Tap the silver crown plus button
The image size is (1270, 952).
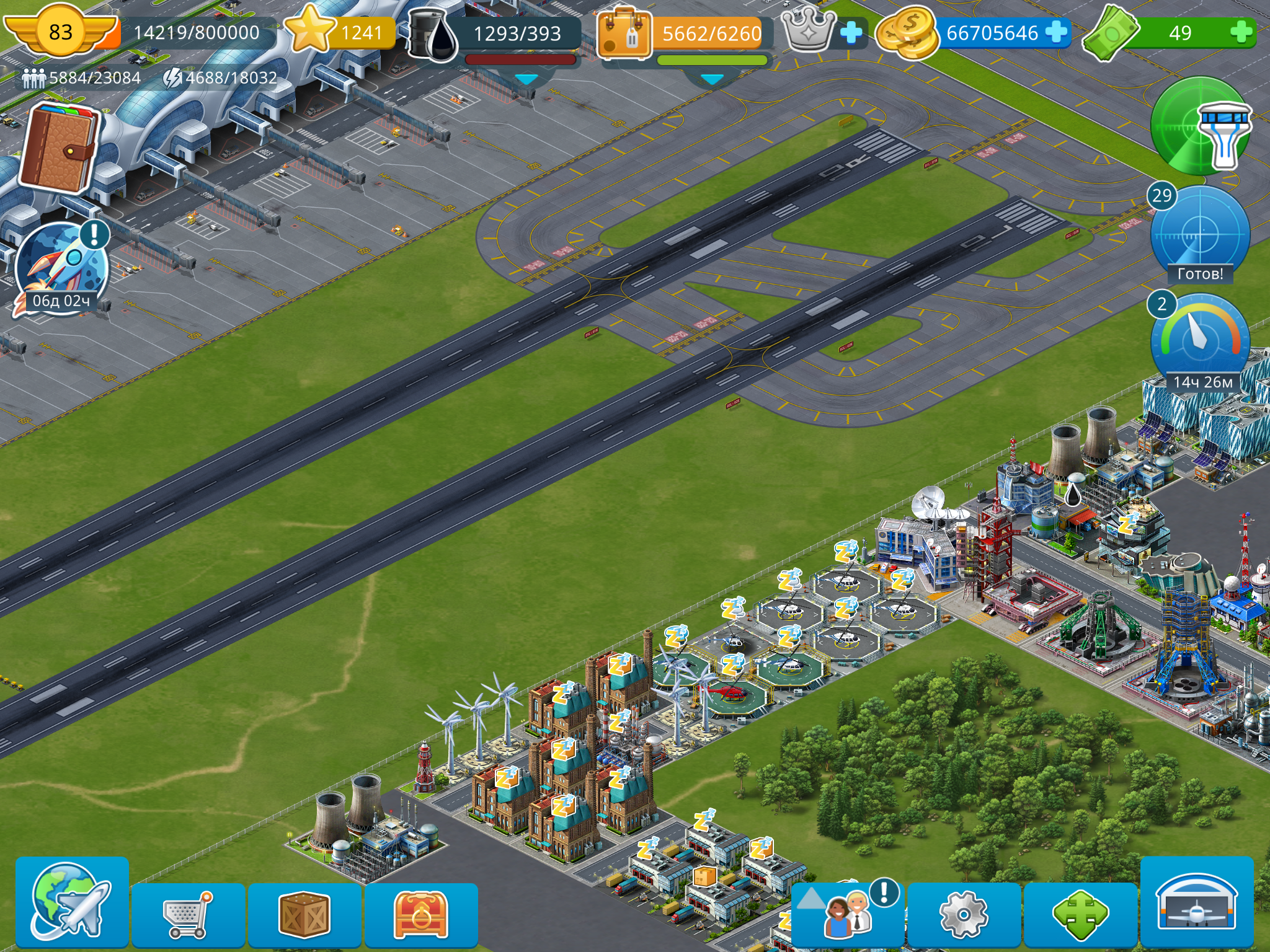(851, 32)
